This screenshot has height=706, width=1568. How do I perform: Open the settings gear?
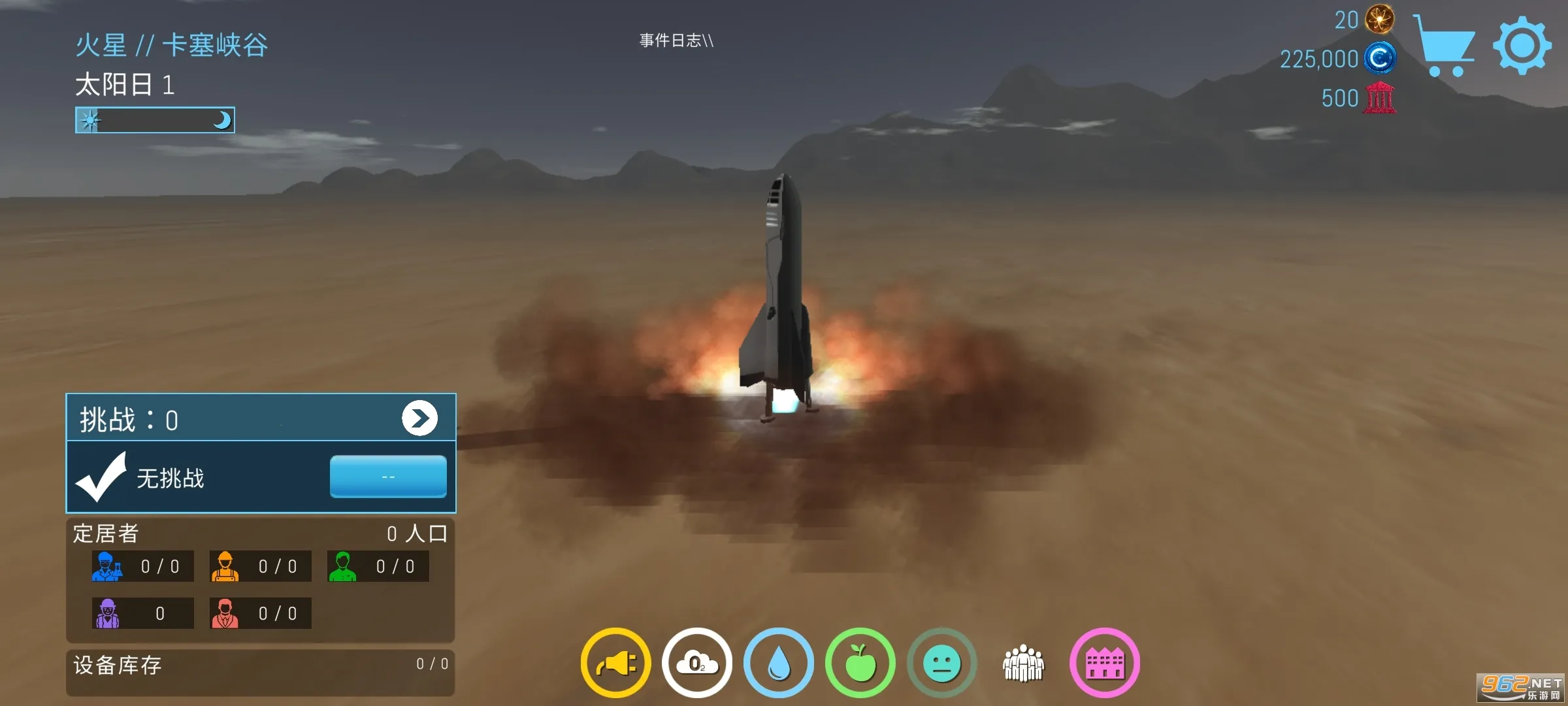pos(1522,43)
